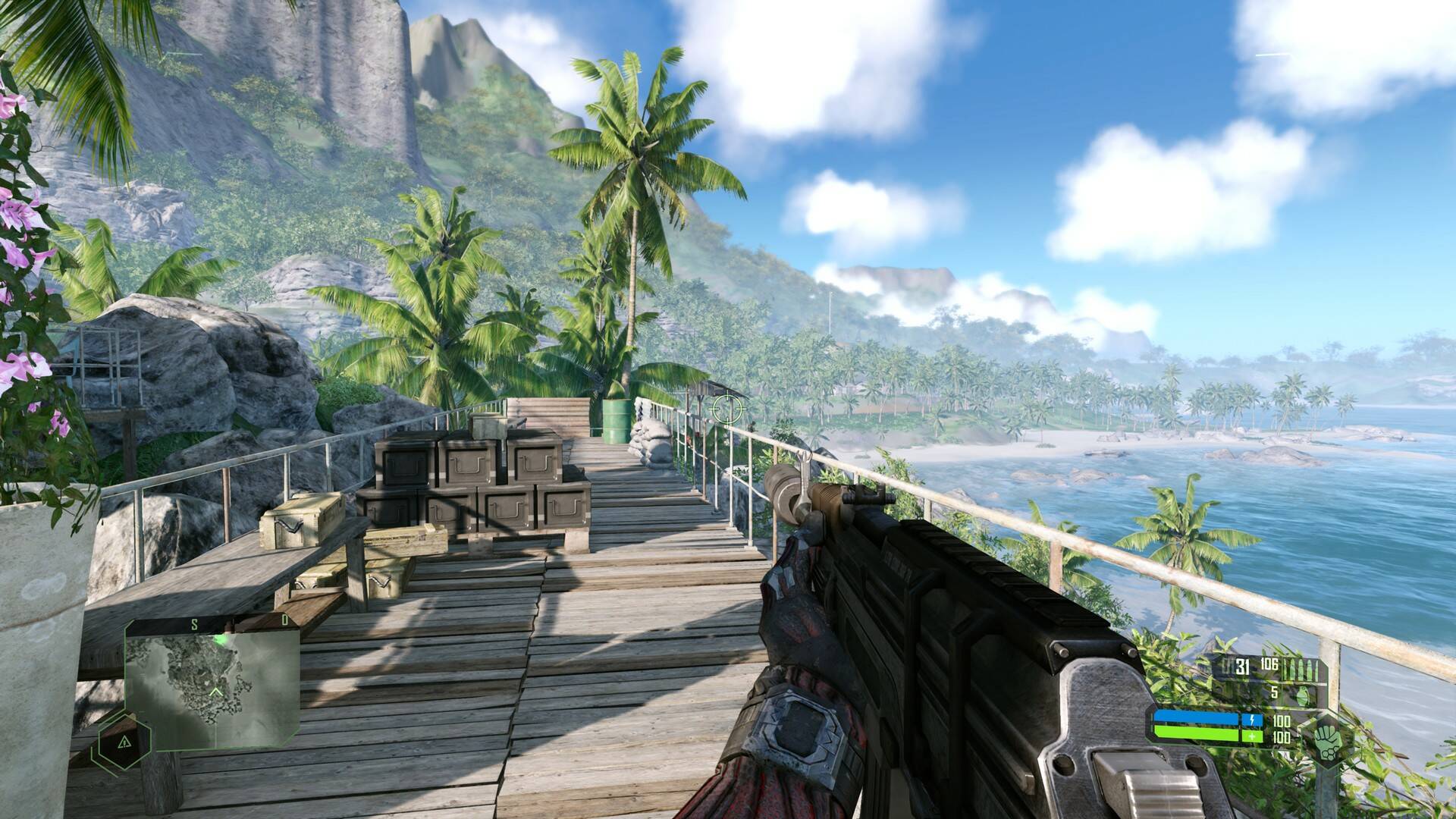Image resolution: width=1456 pixels, height=819 pixels.
Task: Click the grenade count showing 5
Action: (x=1275, y=694)
